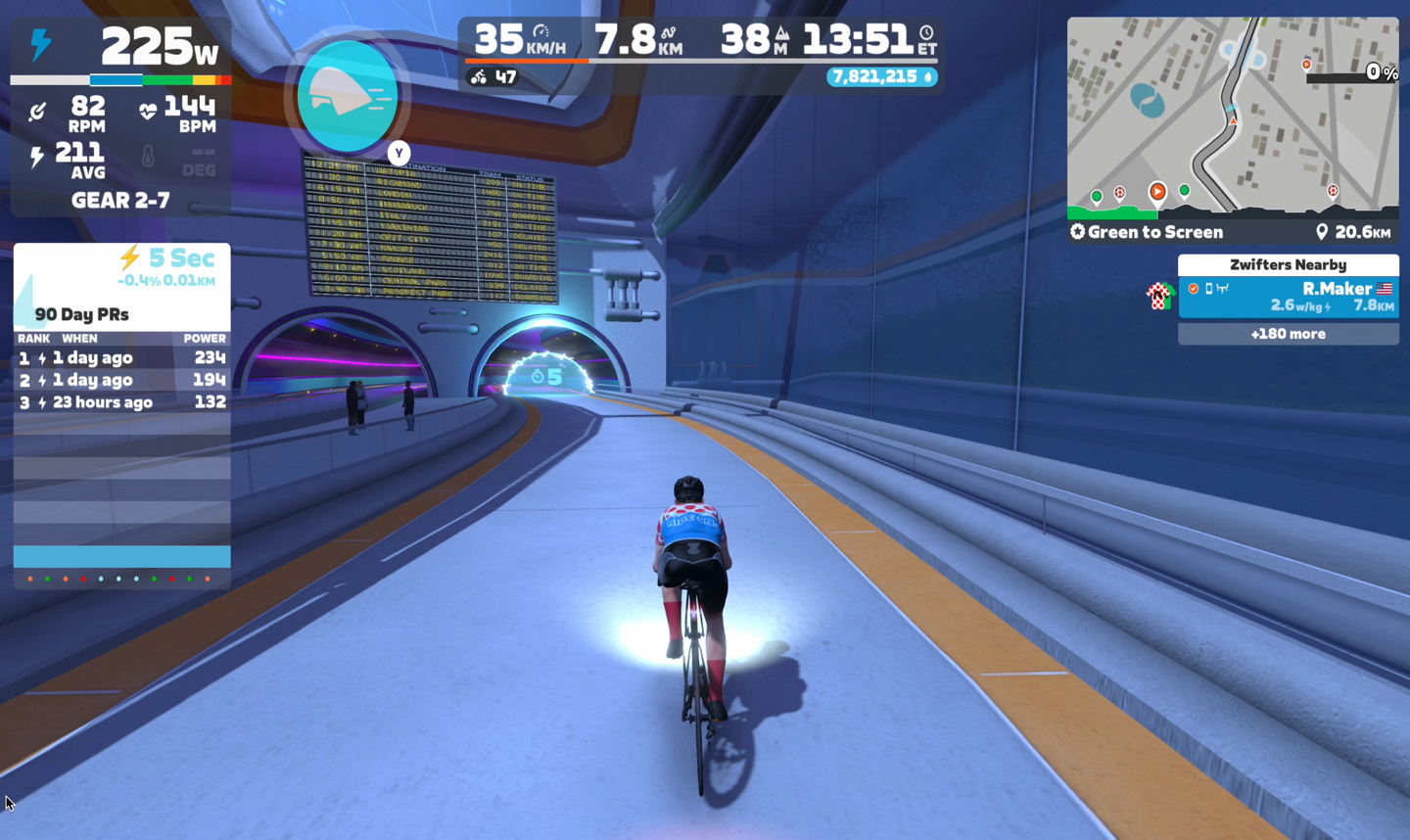Expand the +180 more riders list
This screenshot has height=840, width=1410.
pos(1288,334)
